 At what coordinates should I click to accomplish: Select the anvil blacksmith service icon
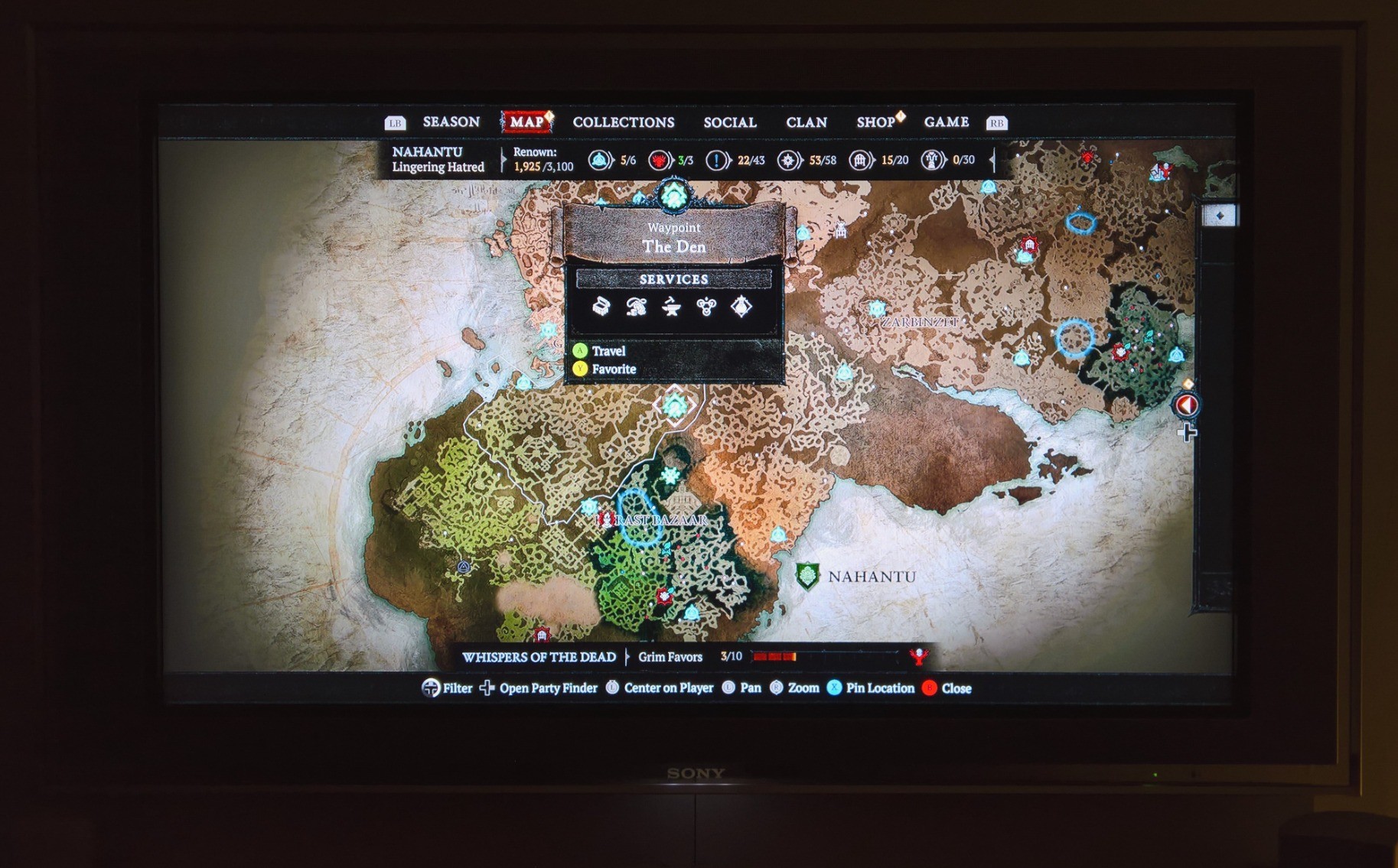coord(671,307)
